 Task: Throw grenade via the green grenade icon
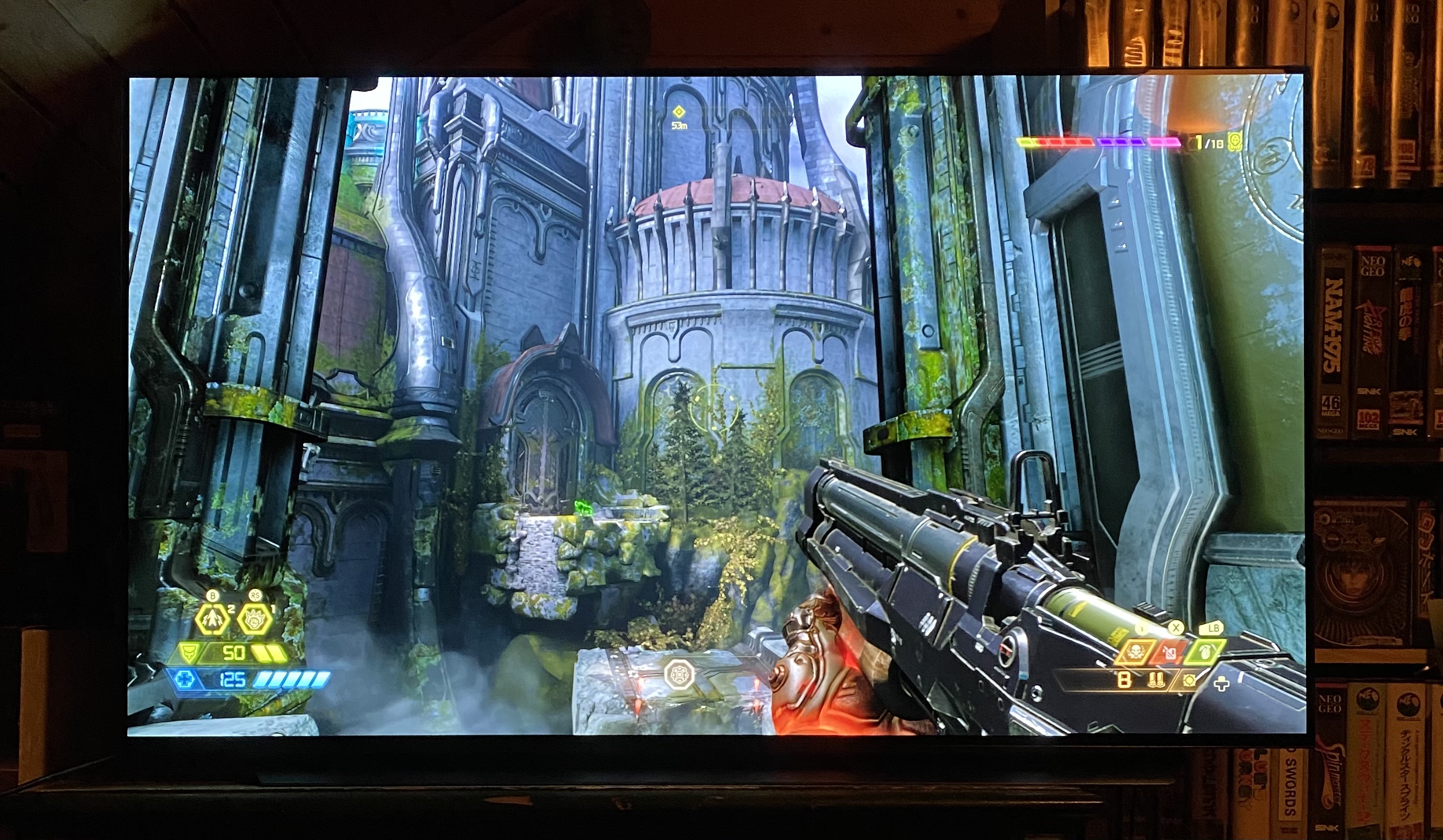pos(1205,652)
